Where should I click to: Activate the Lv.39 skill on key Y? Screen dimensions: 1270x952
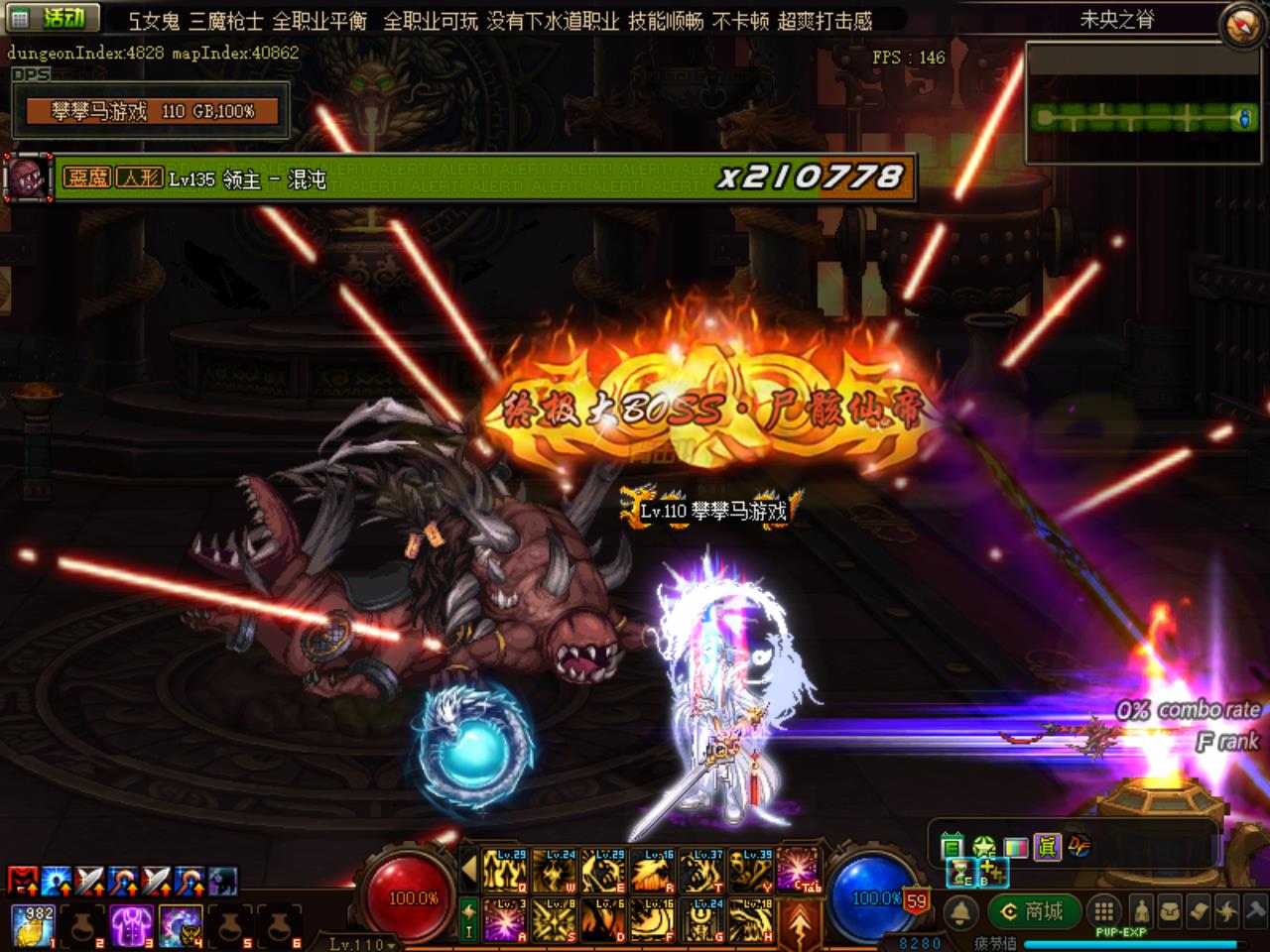click(x=751, y=871)
